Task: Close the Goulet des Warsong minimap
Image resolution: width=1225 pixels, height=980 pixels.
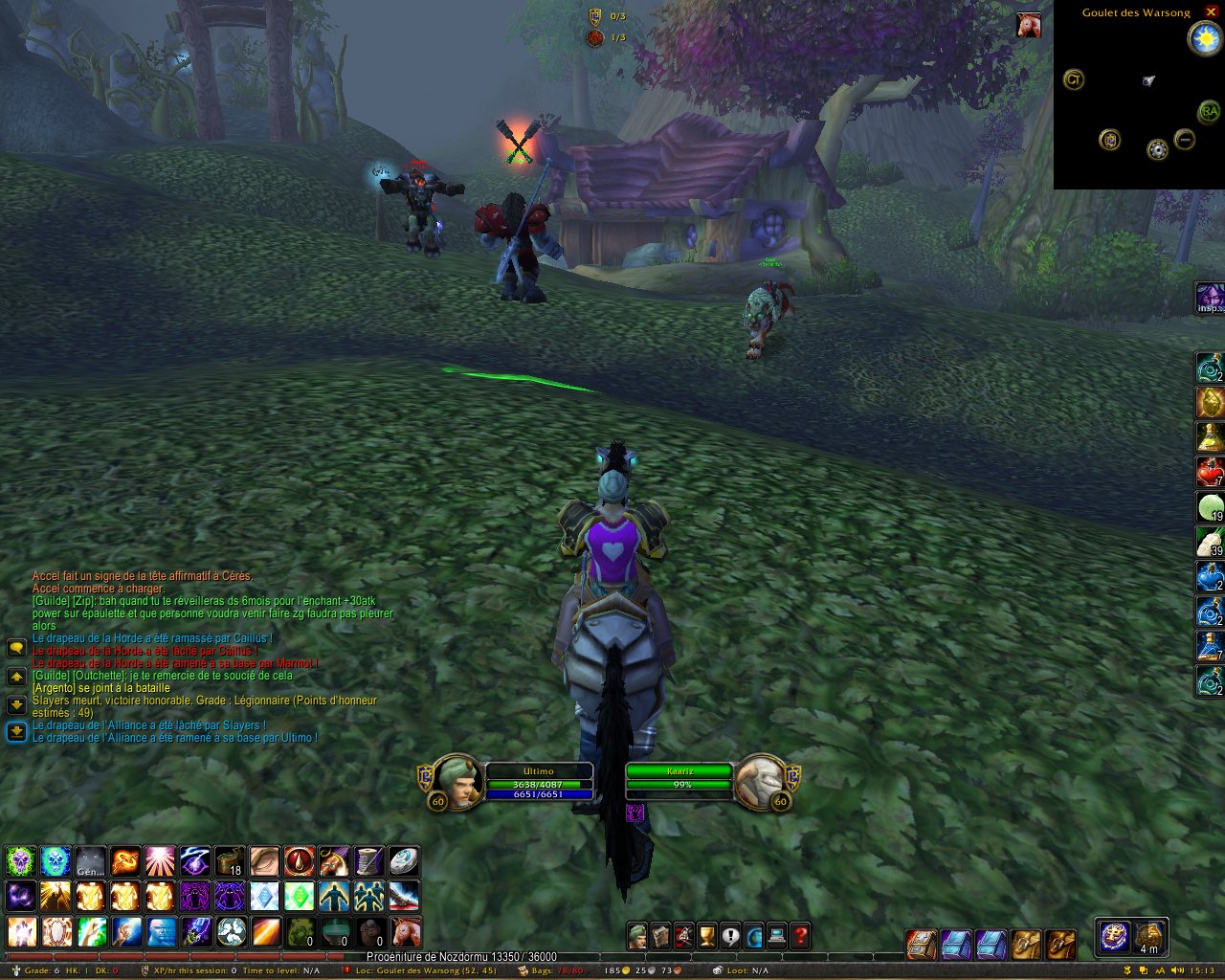Action: [1211, 11]
